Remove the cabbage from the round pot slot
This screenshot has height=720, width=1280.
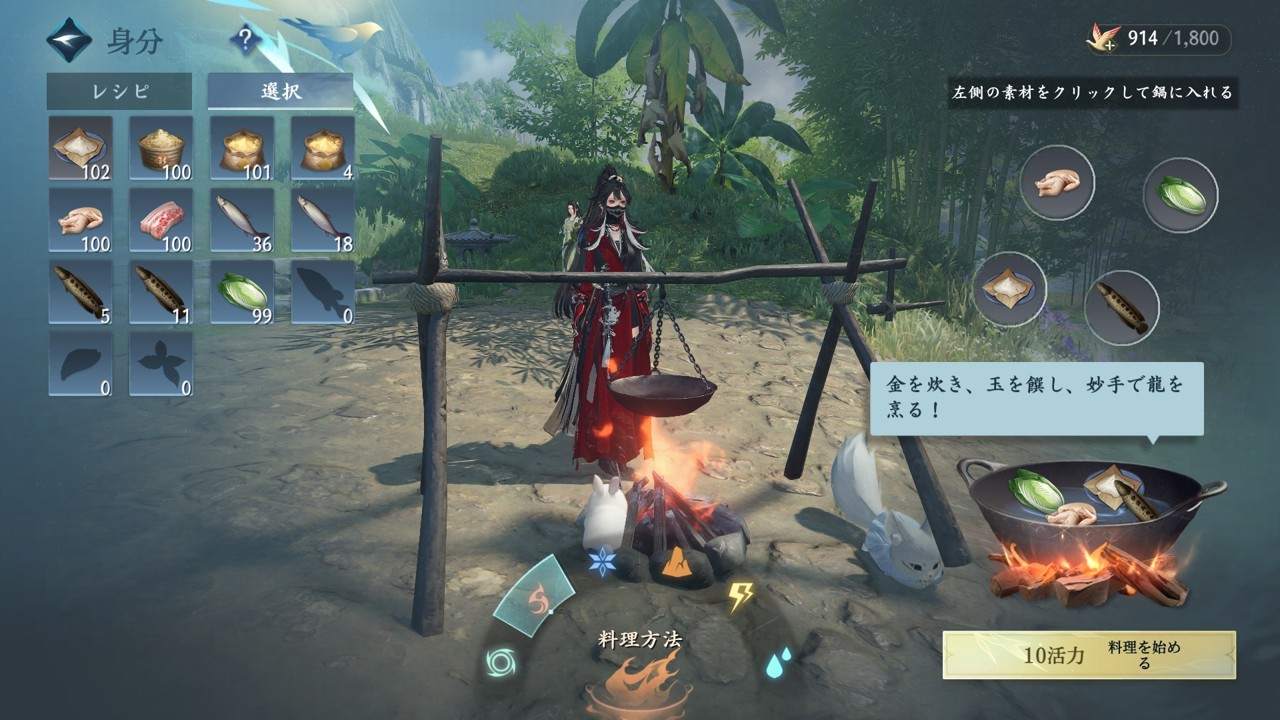coord(1180,195)
